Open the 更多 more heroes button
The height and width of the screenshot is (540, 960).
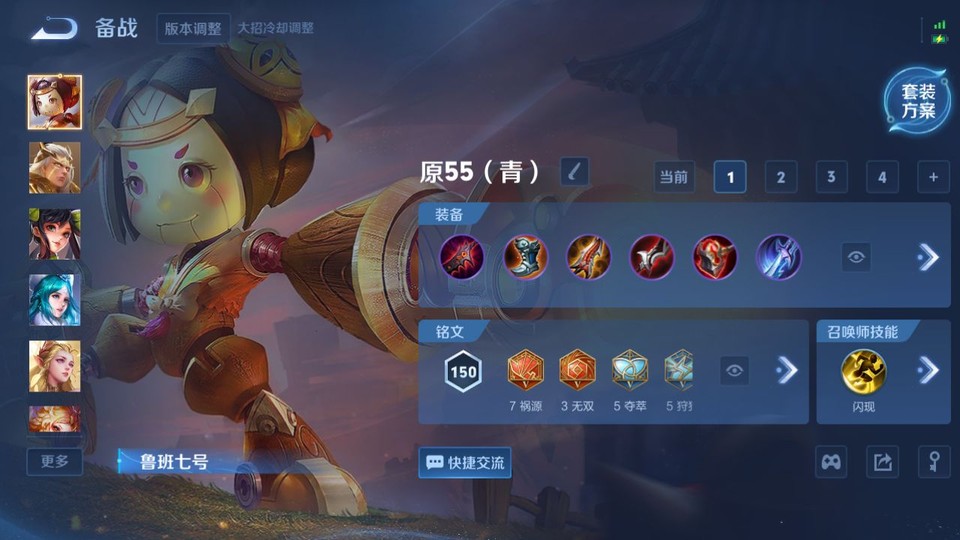pos(54,461)
